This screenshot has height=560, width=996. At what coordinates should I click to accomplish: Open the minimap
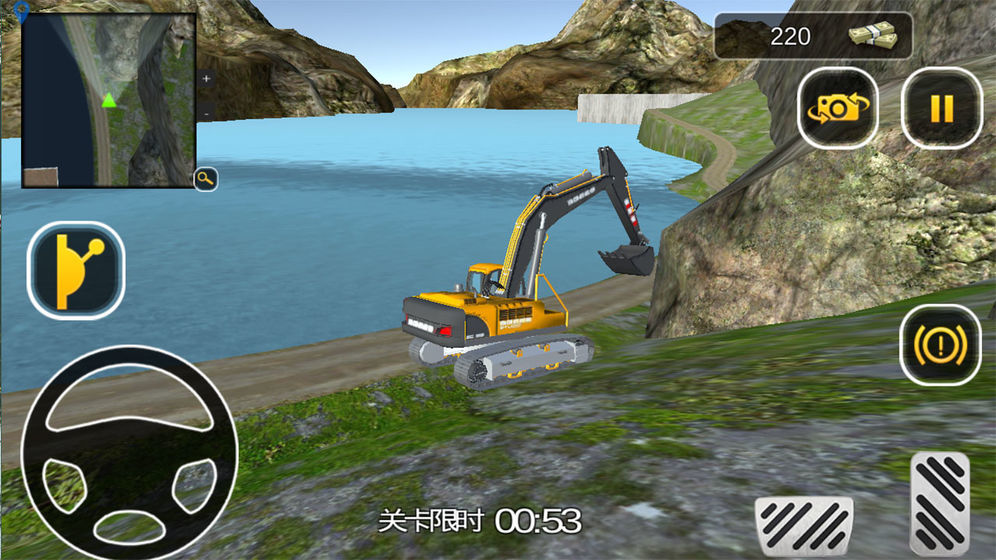click(108, 100)
